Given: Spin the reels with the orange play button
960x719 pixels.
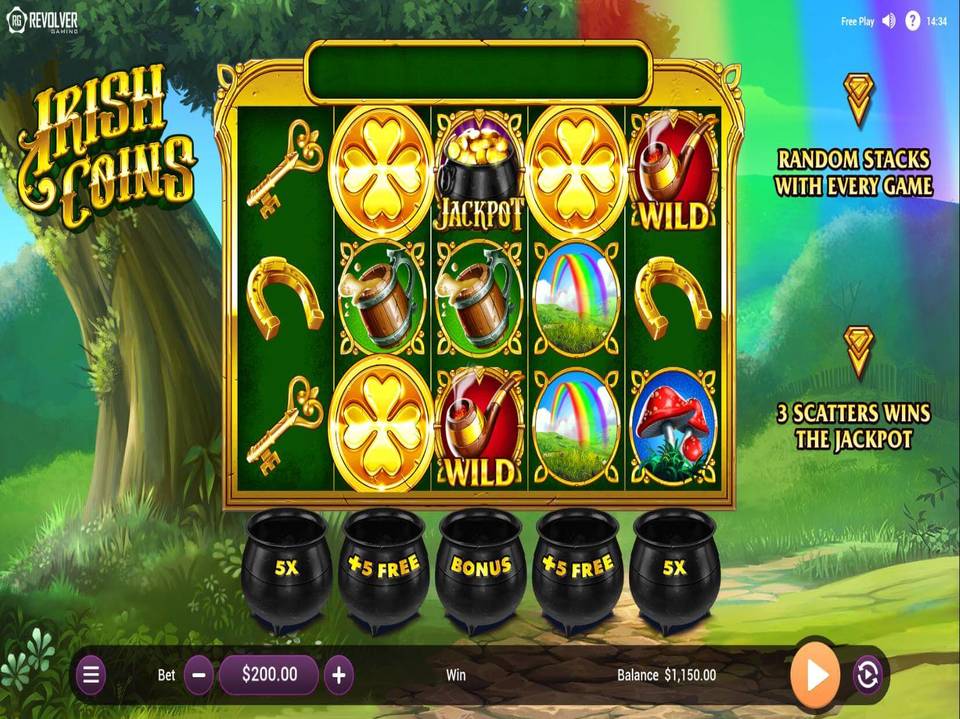Looking at the screenshot, I should click(815, 675).
